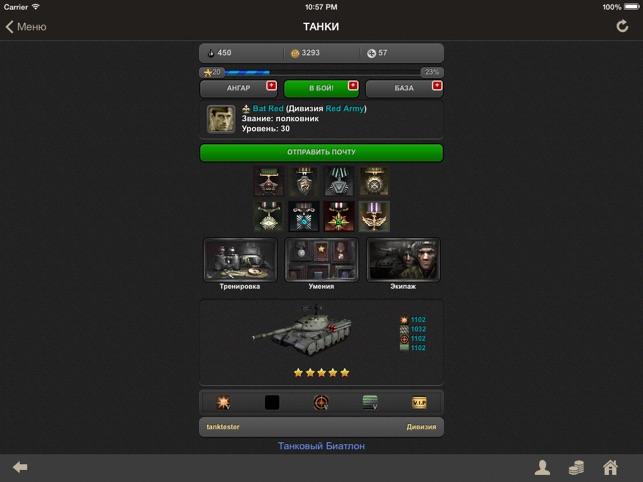Open the Экипаж crew panel
Screen dimensions: 643x482
coord(403,260)
